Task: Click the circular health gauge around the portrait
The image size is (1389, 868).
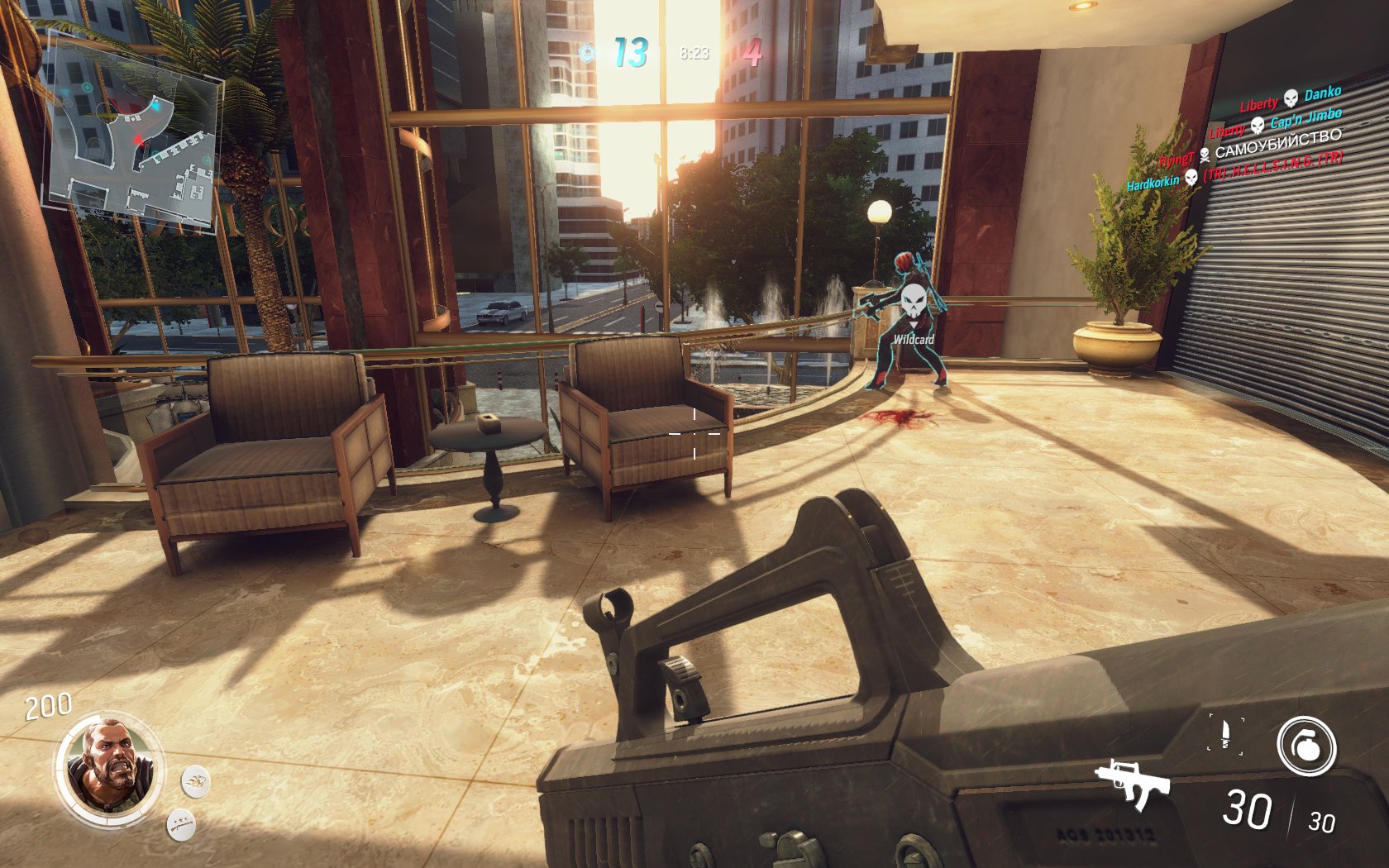Action: 64,765
